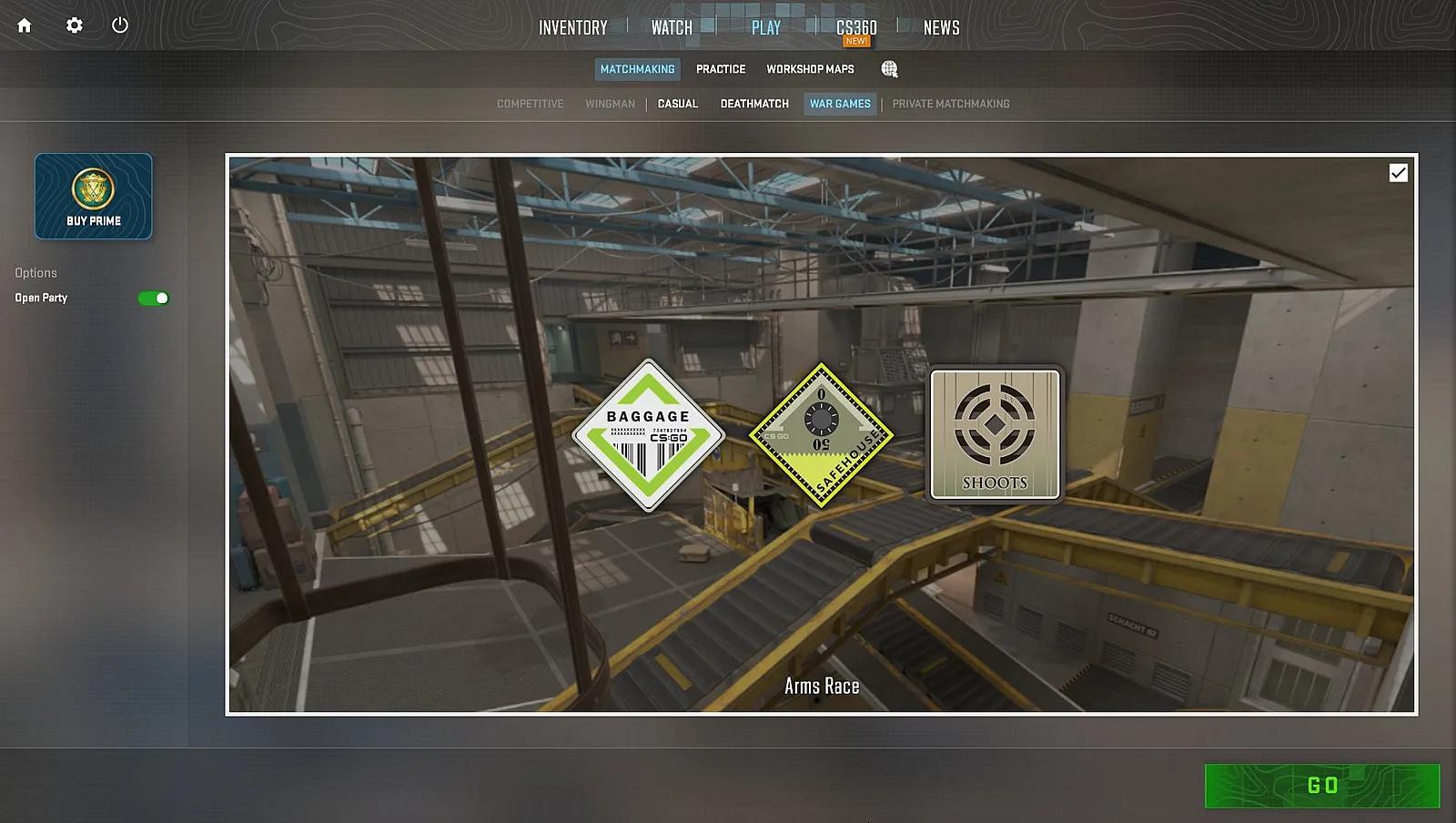Click the globe server region icon
1456x823 pixels.
[889, 68]
